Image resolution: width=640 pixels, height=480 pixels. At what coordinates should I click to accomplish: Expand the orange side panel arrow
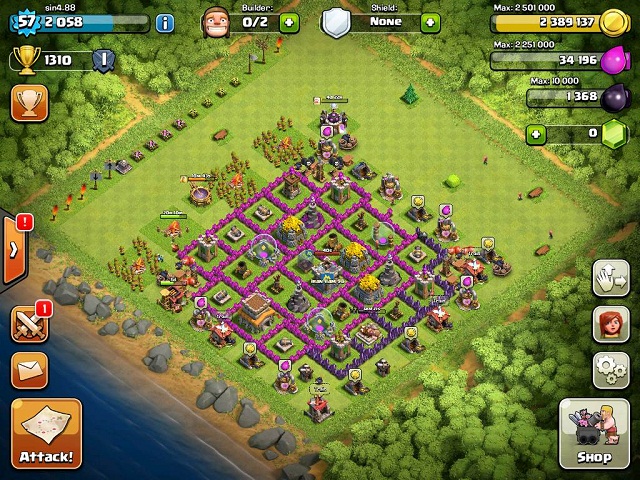click(x=12, y=248)
